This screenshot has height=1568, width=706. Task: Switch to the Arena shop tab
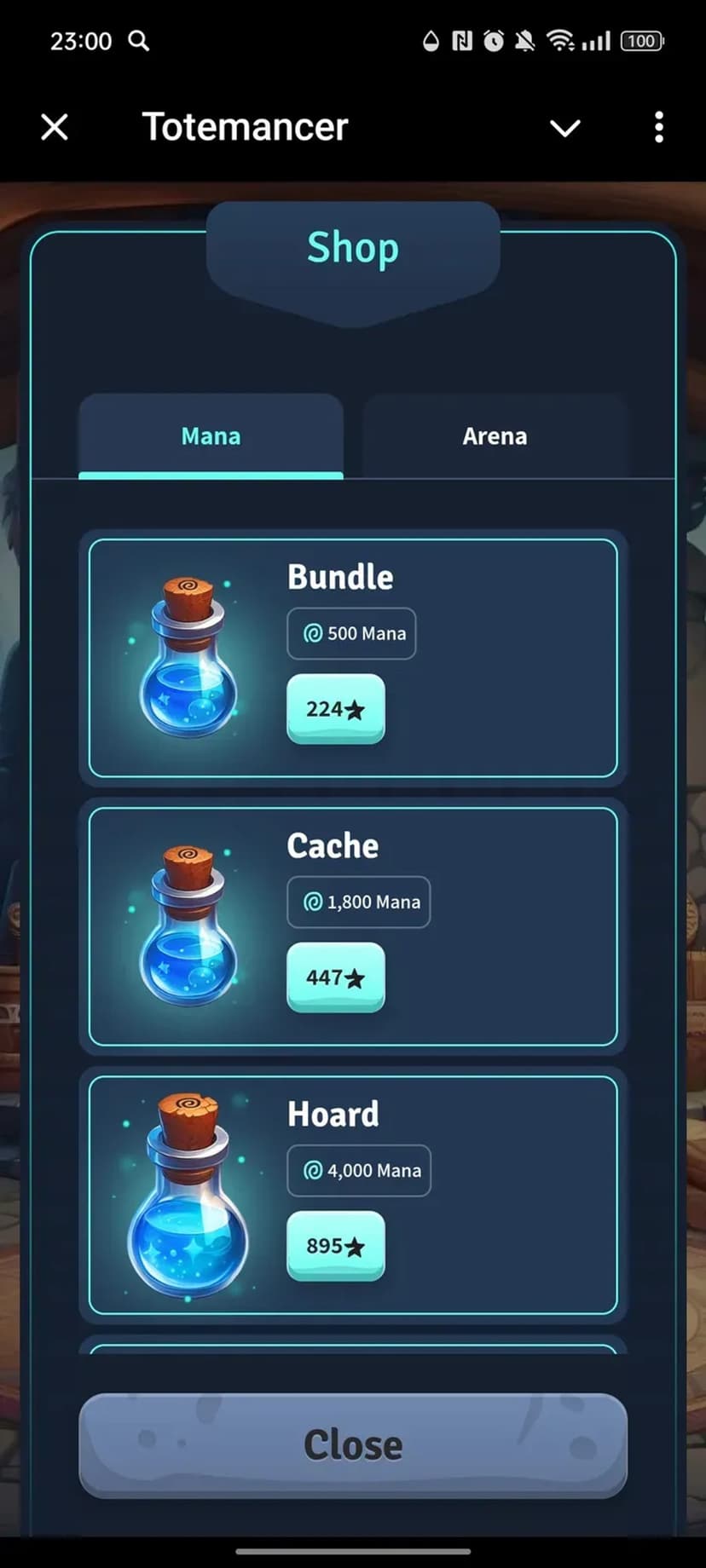[495, 436]
